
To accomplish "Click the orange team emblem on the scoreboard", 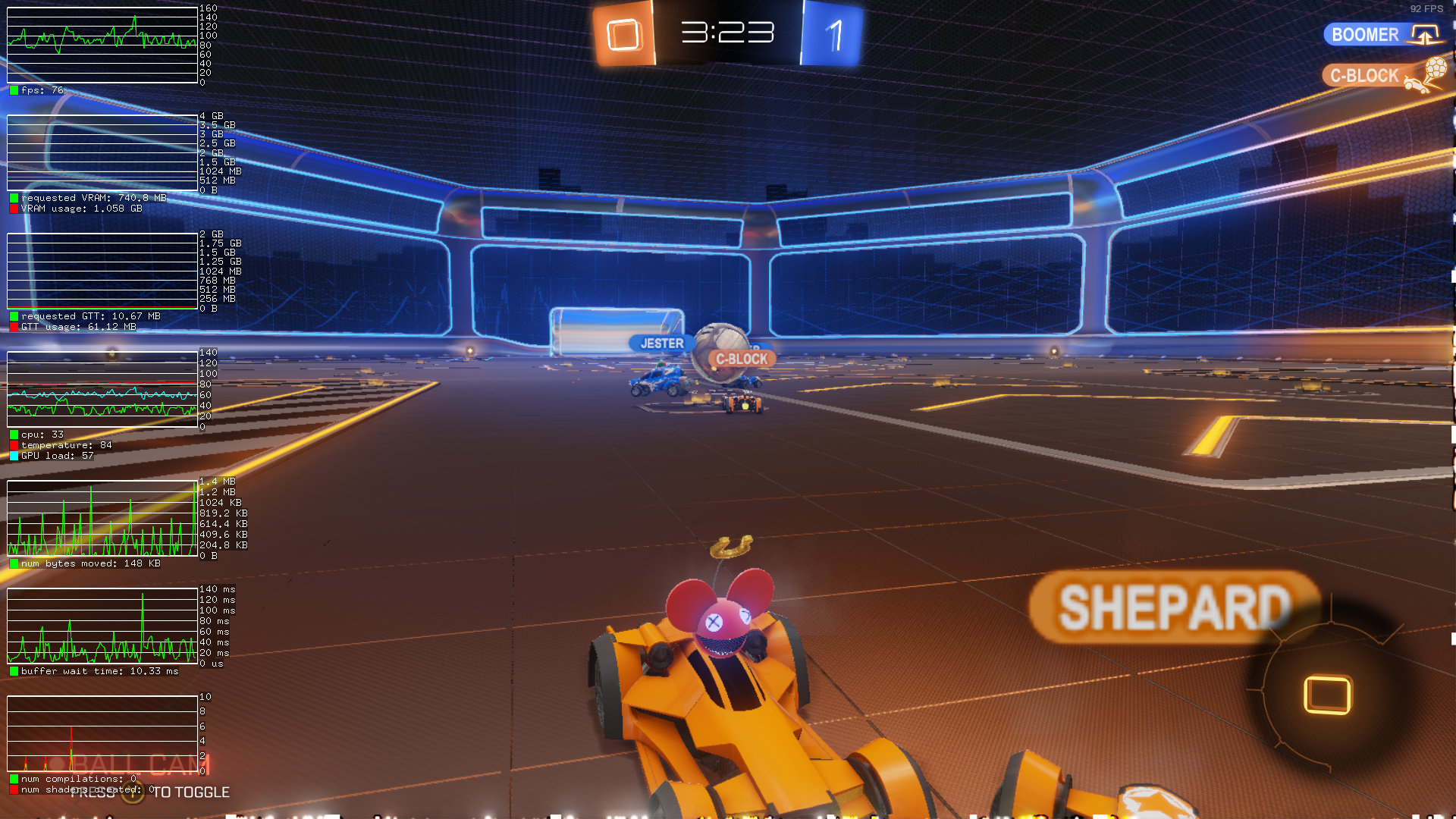I will tap(624, 34).
